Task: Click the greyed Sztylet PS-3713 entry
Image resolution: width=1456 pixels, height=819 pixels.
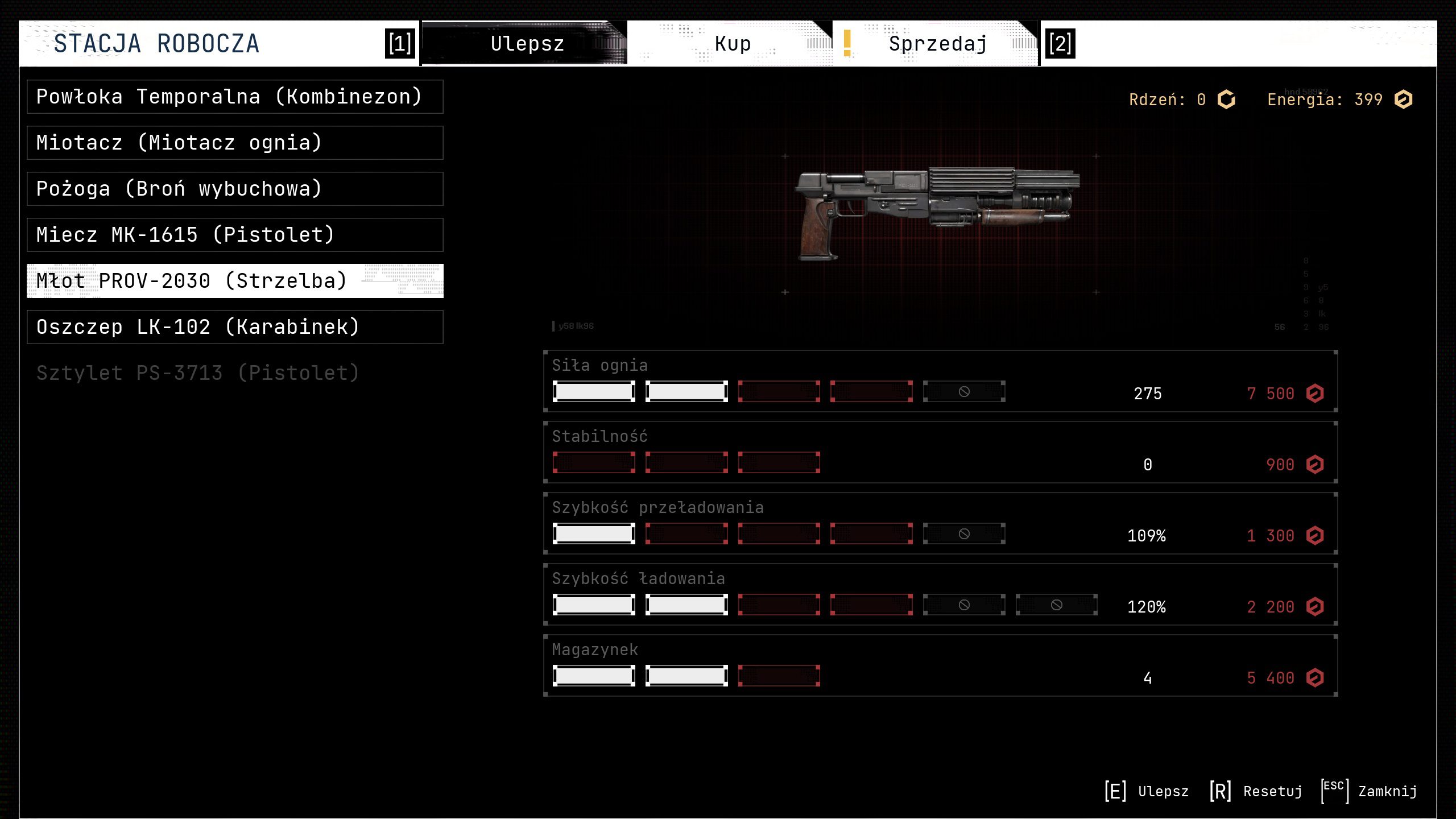Action: [x=198, y=373]
